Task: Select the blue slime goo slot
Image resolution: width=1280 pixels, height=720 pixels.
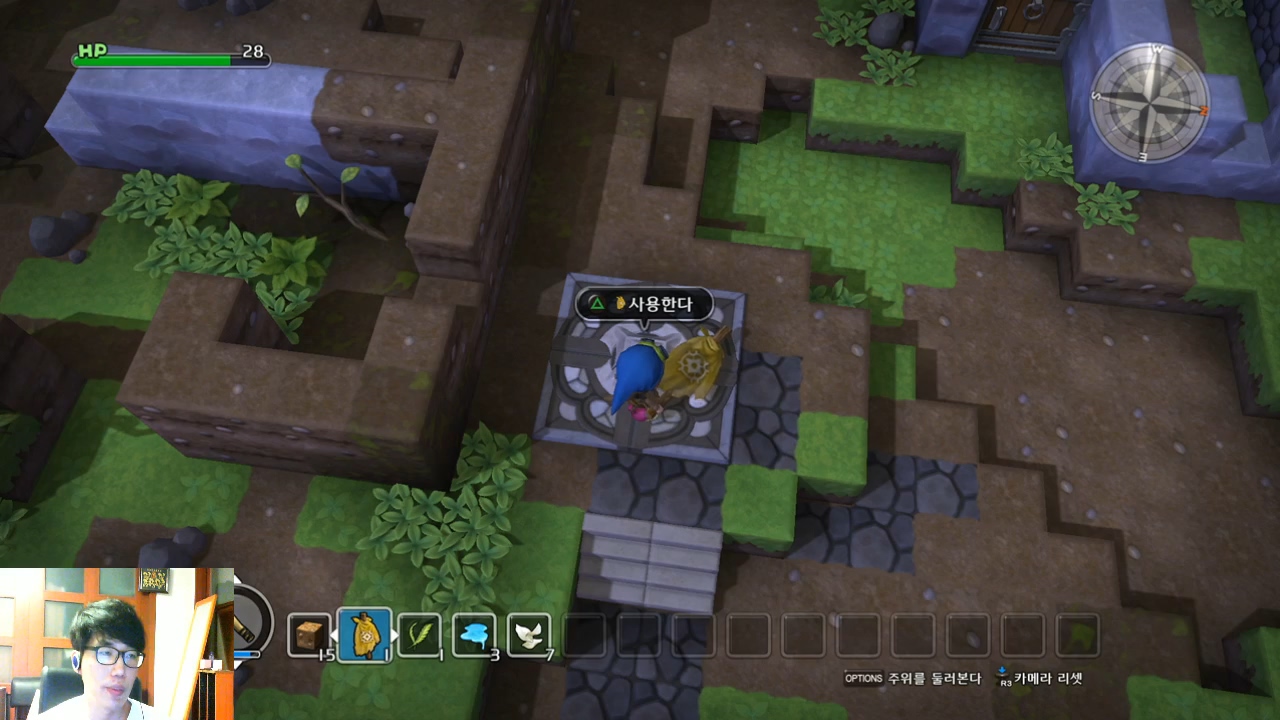Action: tap(474, 634)
